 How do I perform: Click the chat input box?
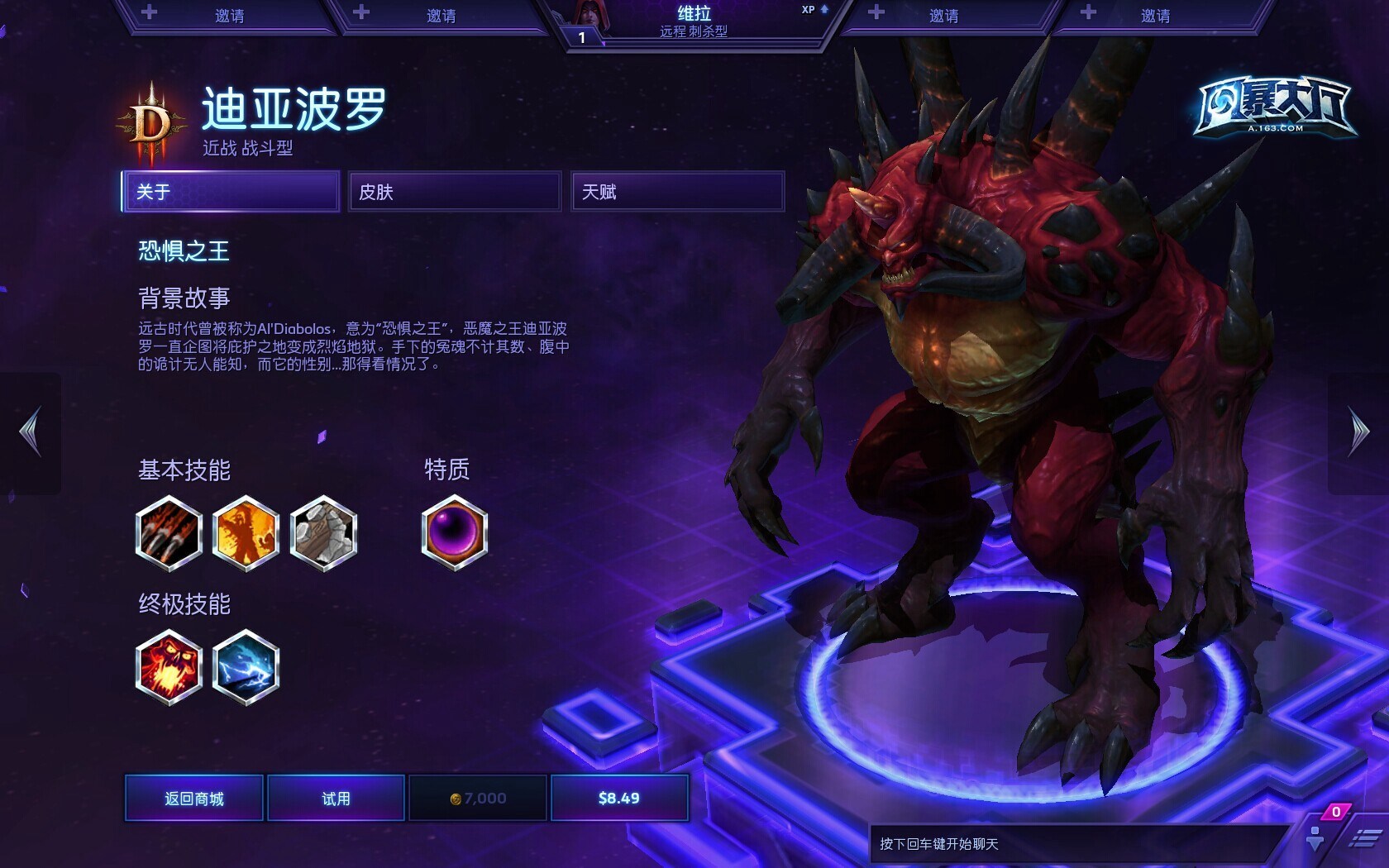(x=1075, y=844)
